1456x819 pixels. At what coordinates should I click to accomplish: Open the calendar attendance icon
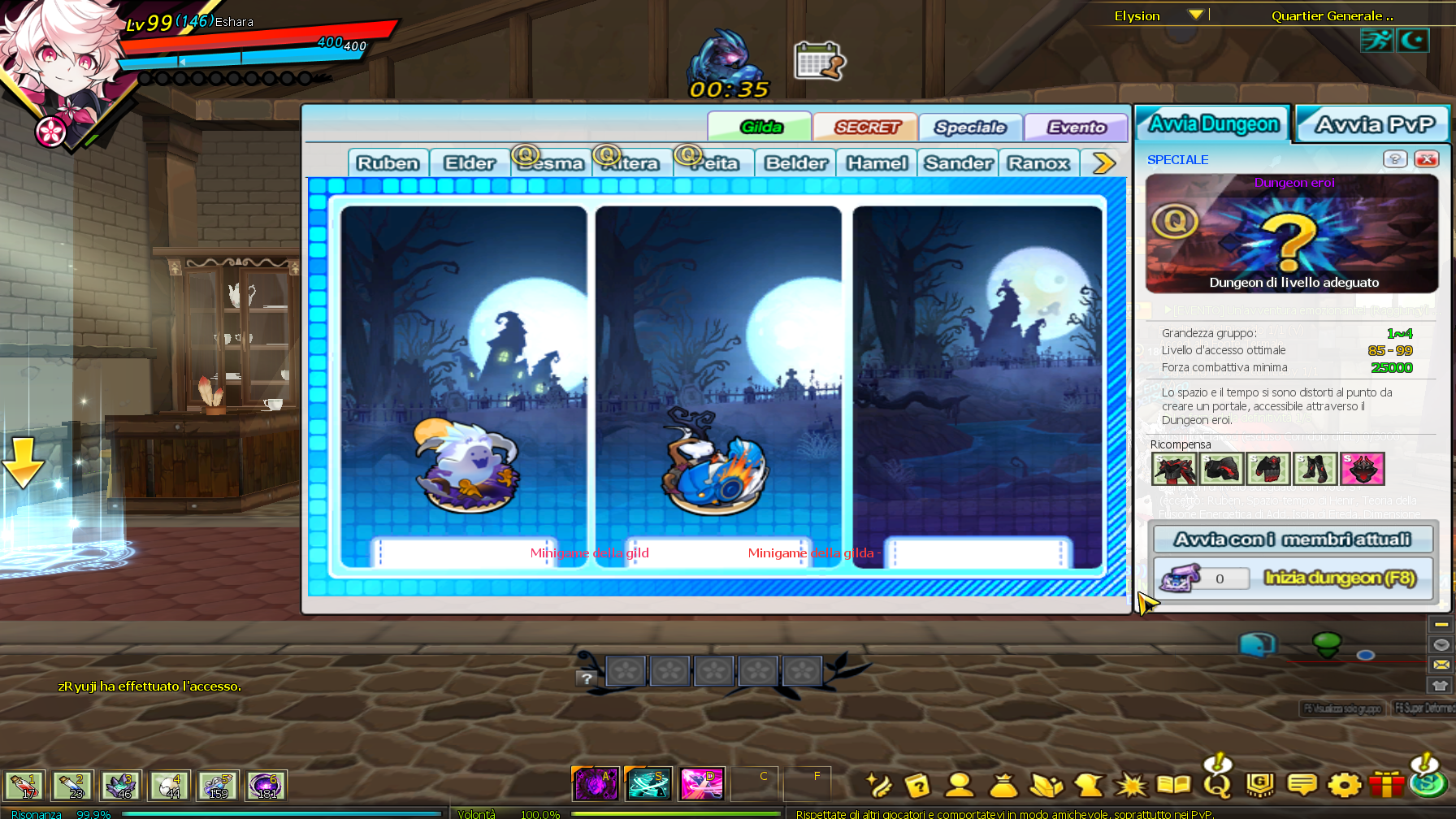pos(819,61)
